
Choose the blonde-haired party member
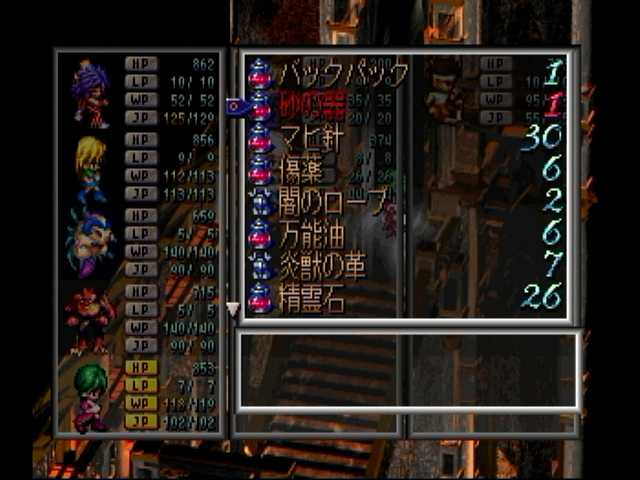91,169
